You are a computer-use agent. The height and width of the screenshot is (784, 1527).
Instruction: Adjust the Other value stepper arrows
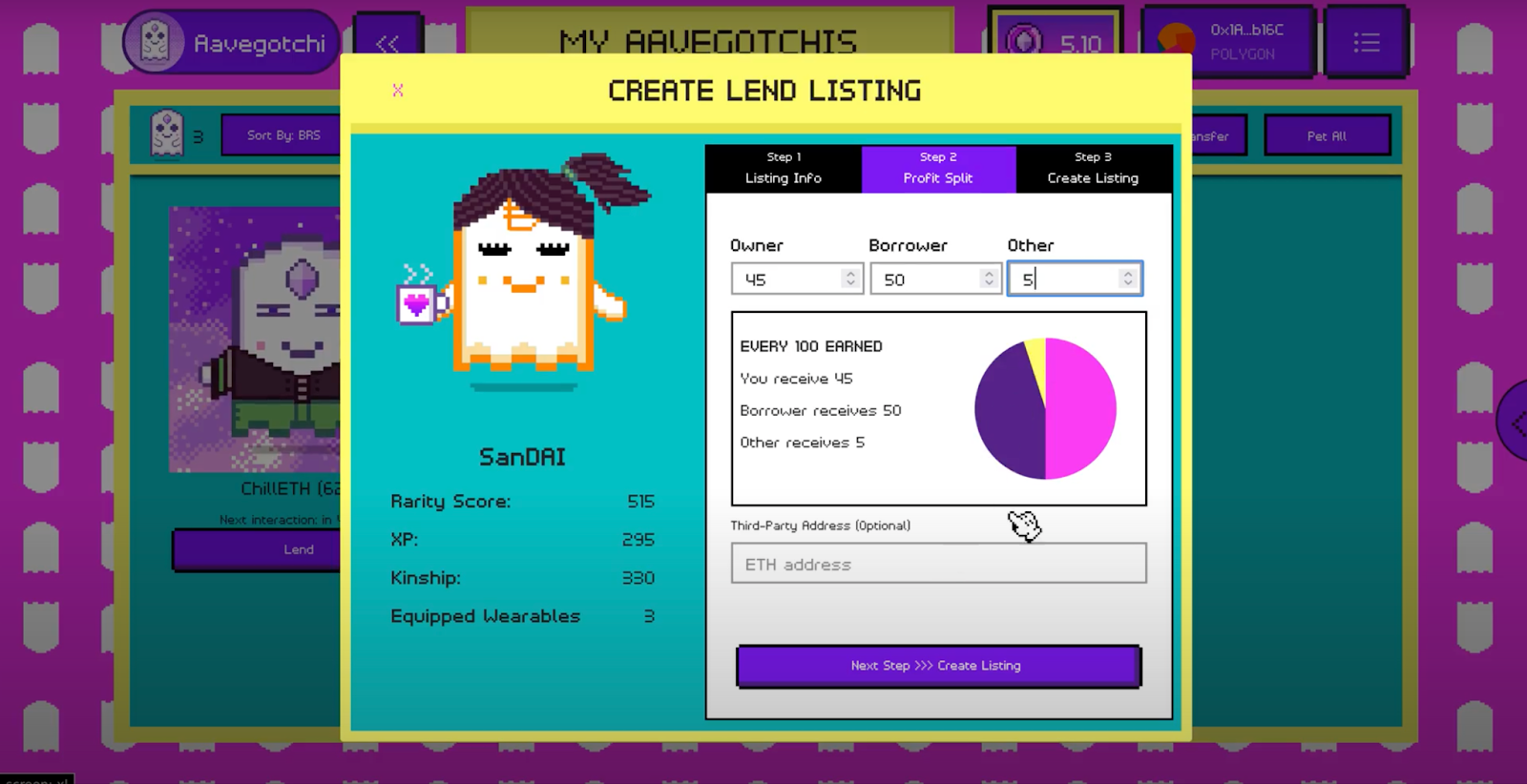[1128, 279]
